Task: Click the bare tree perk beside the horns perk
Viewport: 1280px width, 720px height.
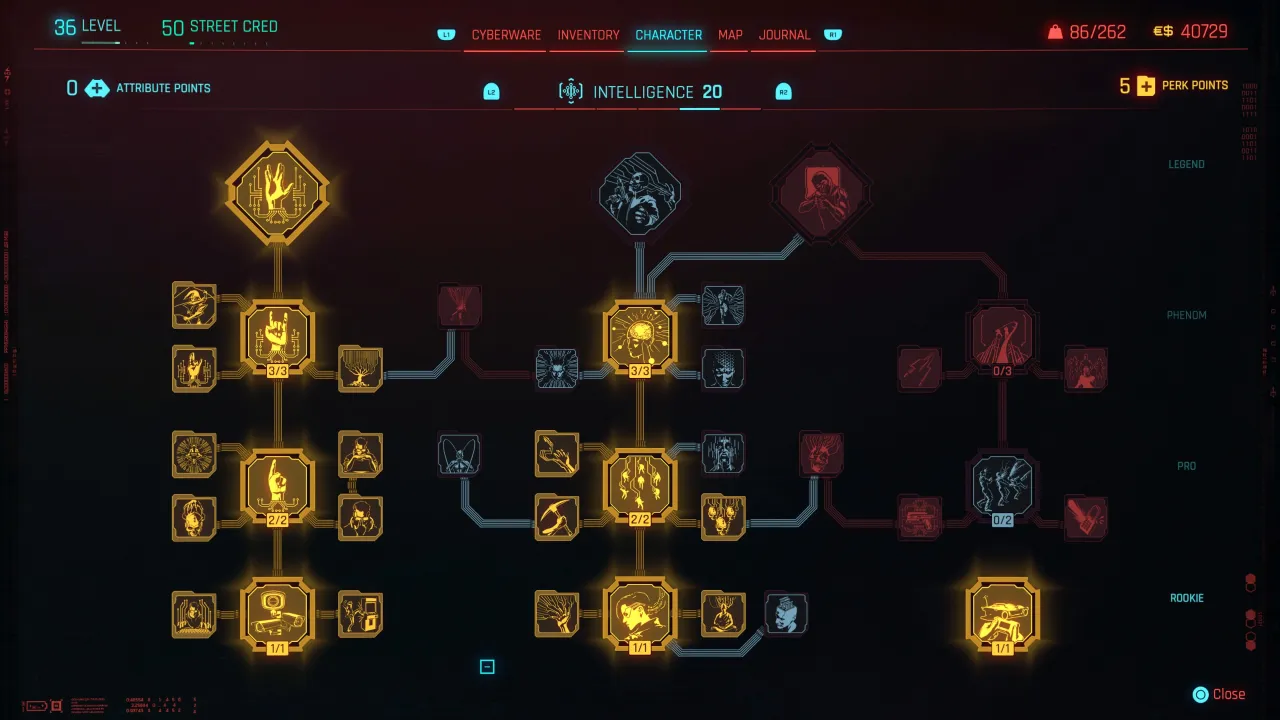Action: coord(360,368)
